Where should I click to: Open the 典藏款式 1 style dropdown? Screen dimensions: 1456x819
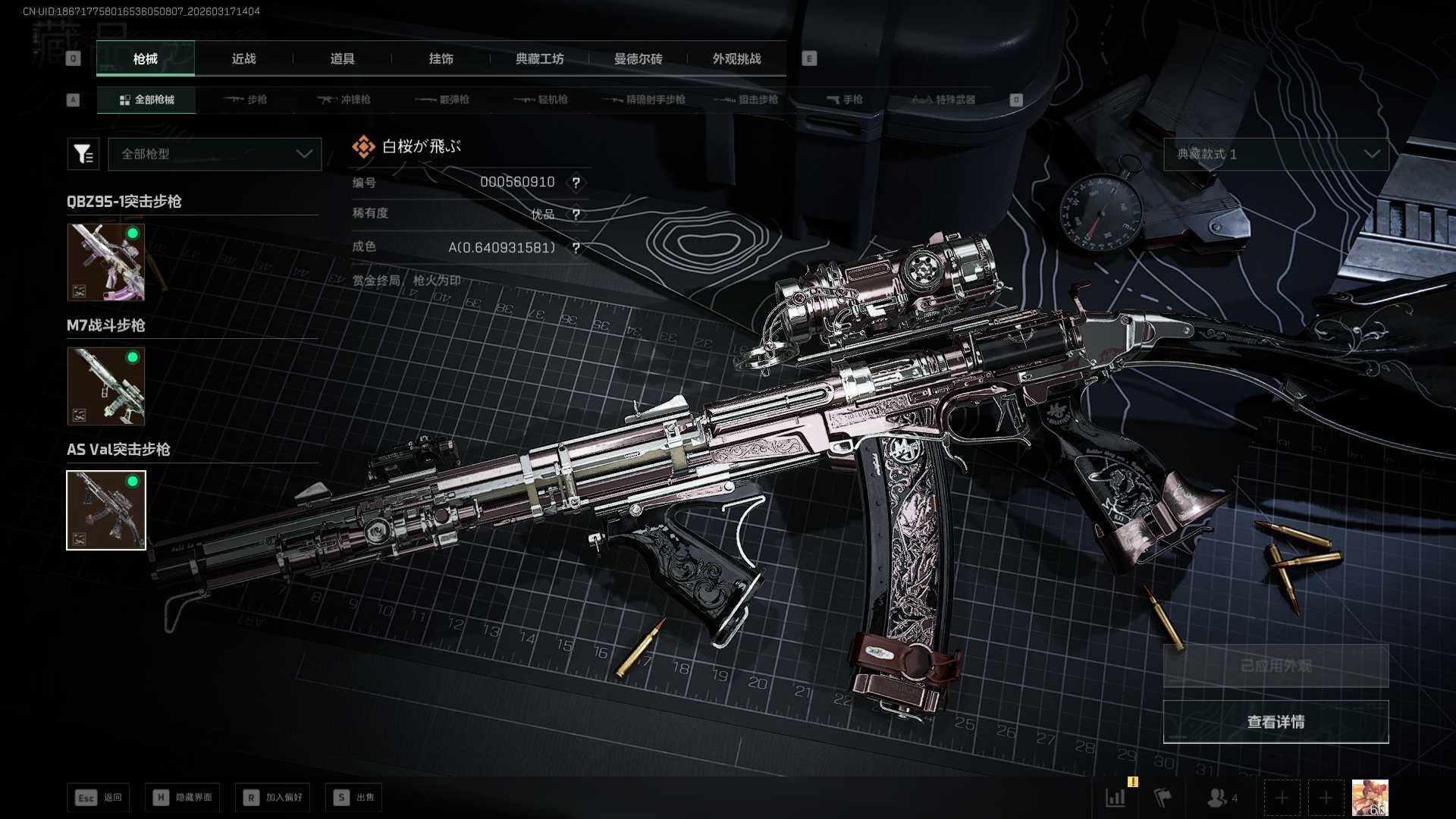pyautogui.click(x=1276, y=154)
